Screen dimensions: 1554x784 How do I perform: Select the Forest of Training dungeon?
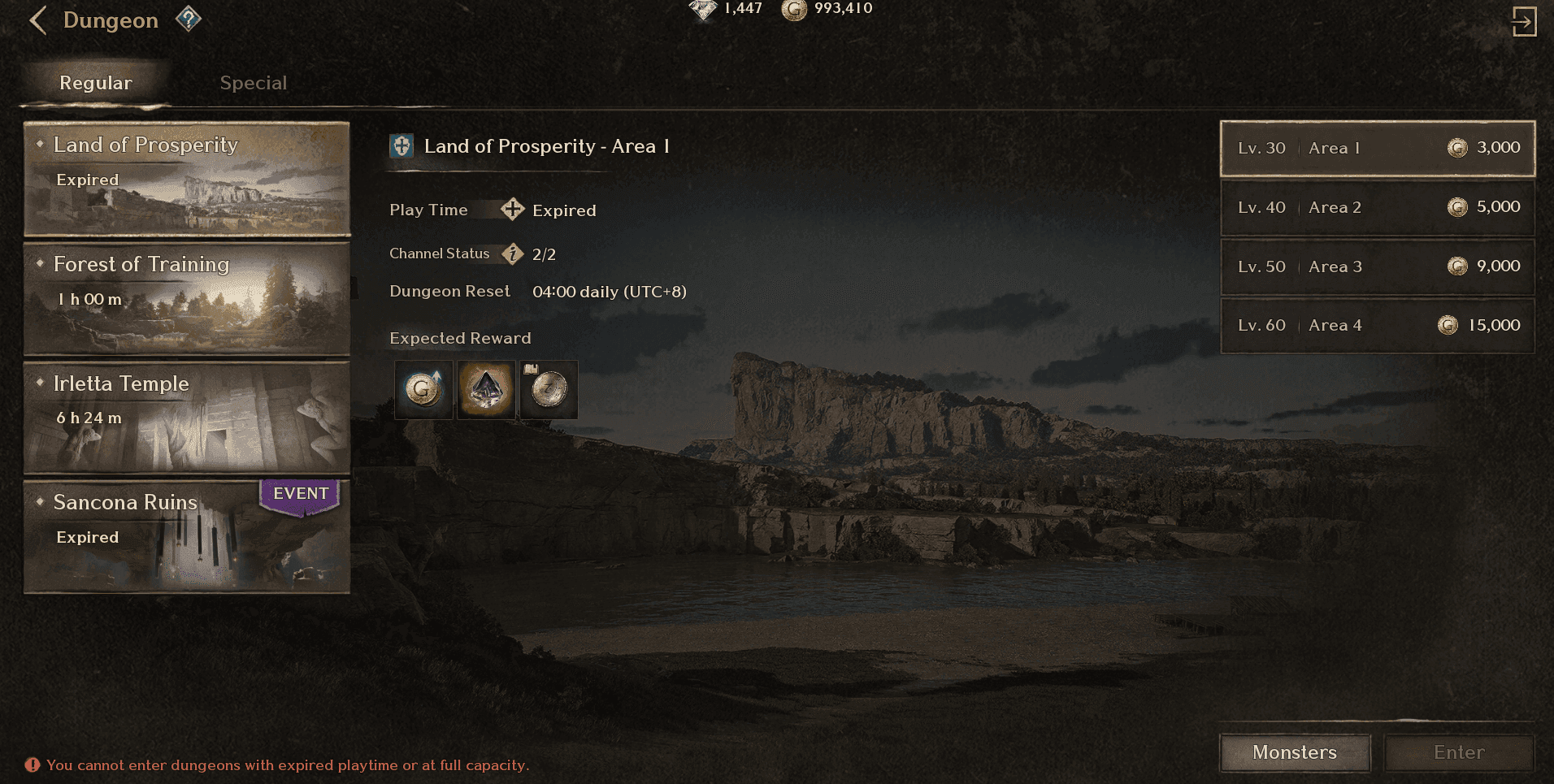coord(186,299)
